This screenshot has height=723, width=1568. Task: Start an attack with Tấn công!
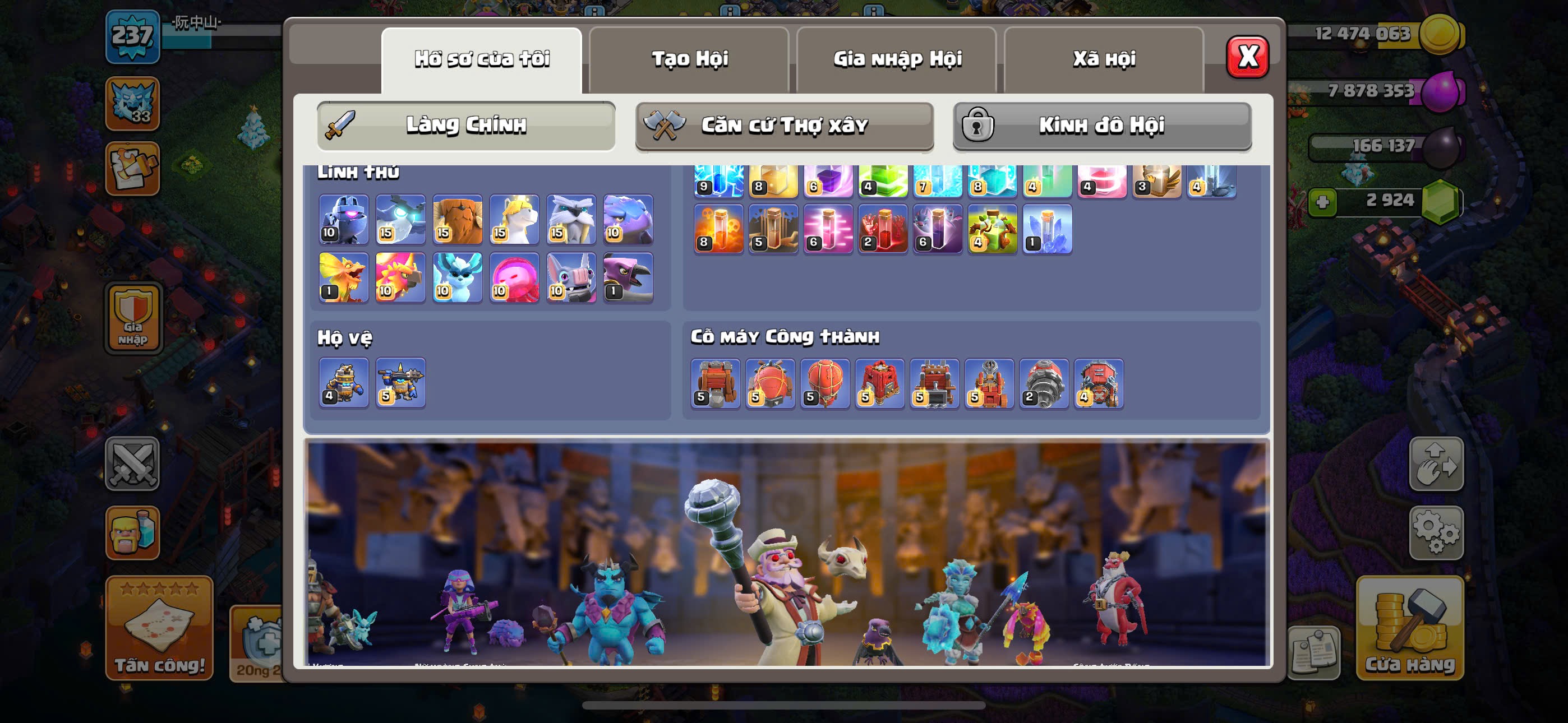point(159,628)
